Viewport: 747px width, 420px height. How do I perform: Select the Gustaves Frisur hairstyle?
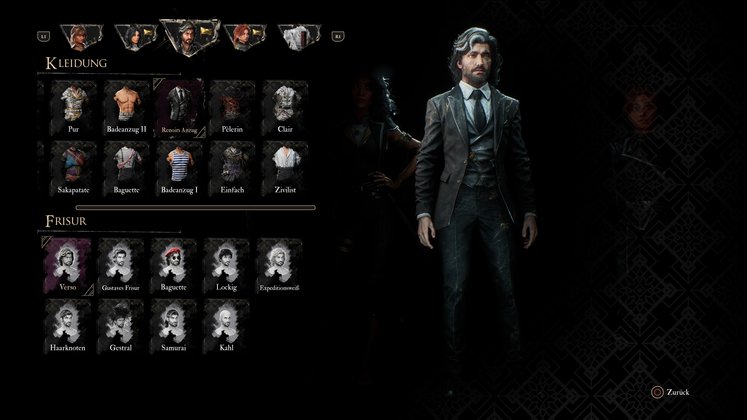click(121, 264)
